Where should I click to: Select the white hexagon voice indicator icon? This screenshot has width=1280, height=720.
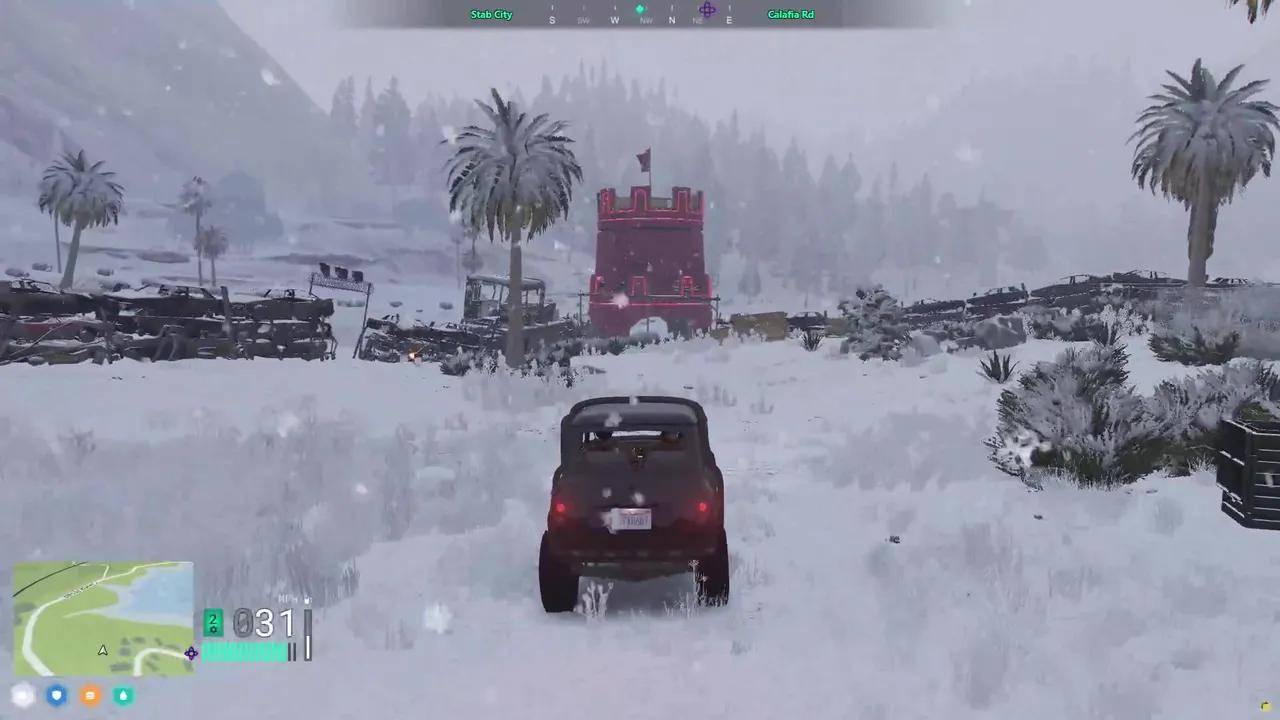point(23,695)
